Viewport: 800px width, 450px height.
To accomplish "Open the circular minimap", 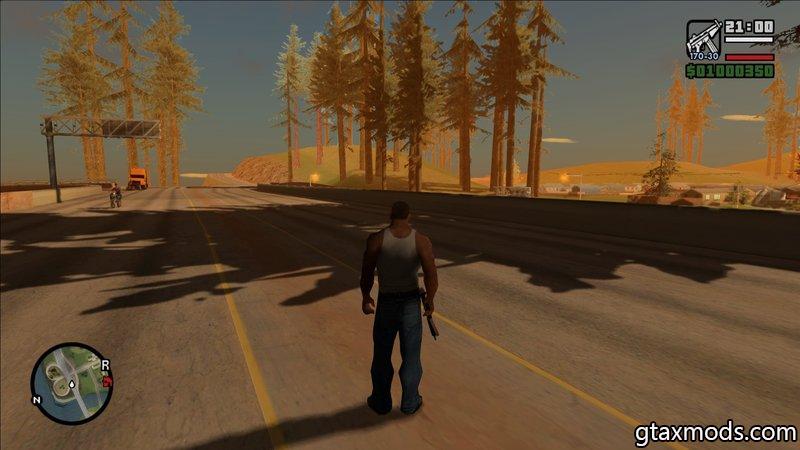I will tap(68, 383).
